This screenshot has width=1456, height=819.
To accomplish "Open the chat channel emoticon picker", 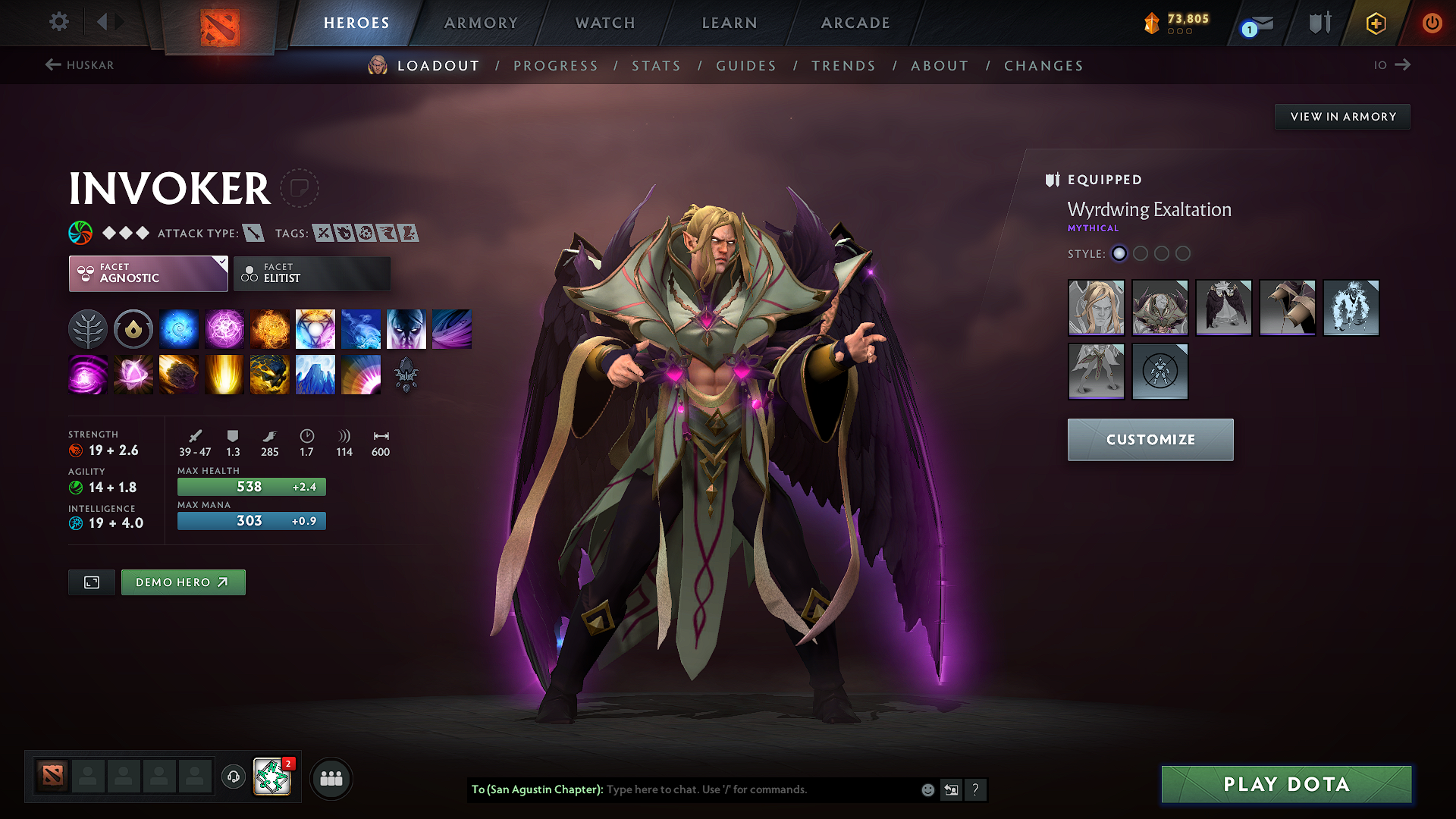I will tap(927, 789).
